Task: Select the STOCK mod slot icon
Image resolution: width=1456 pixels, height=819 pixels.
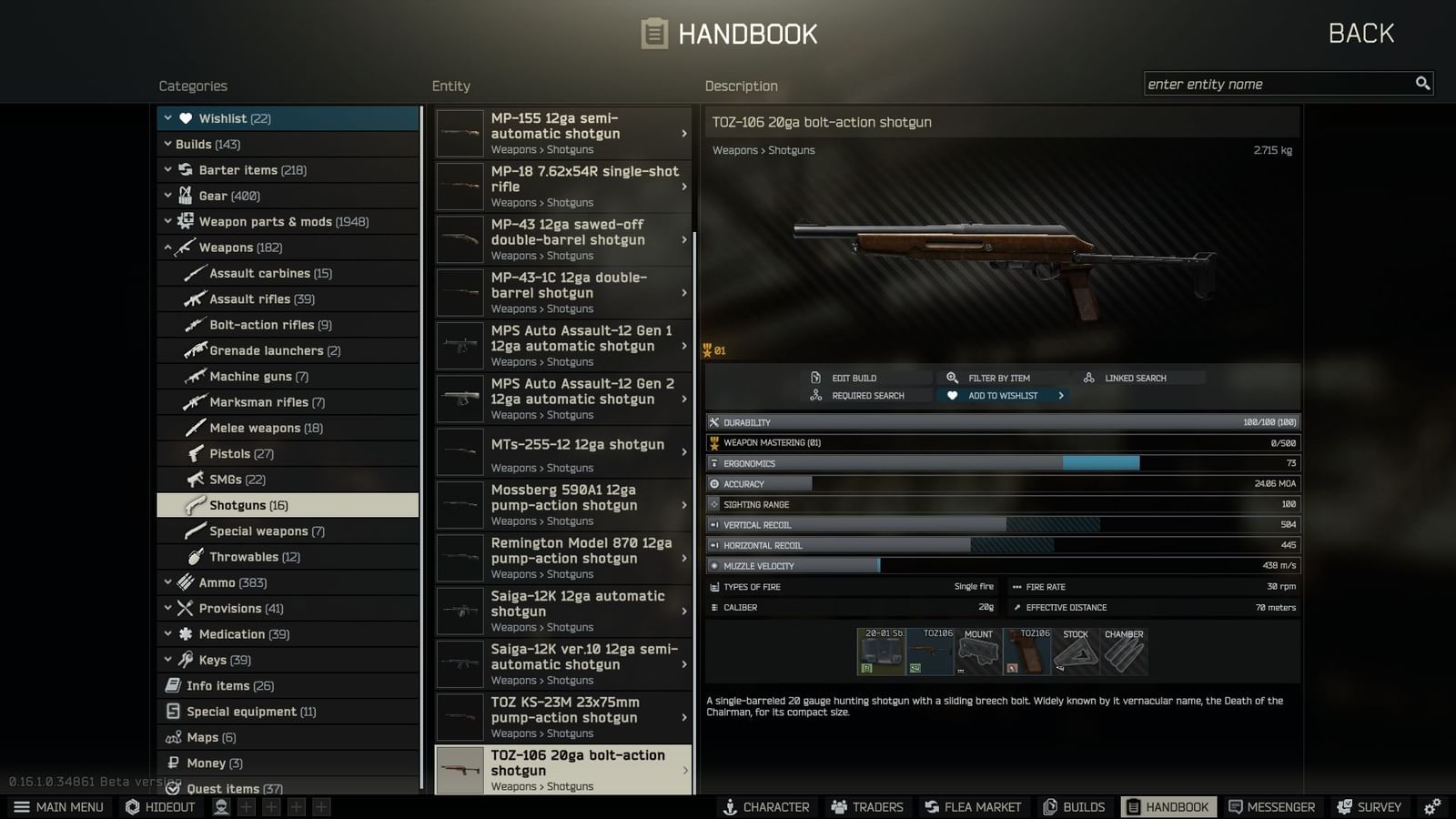Action: (x=1075, y=651)
